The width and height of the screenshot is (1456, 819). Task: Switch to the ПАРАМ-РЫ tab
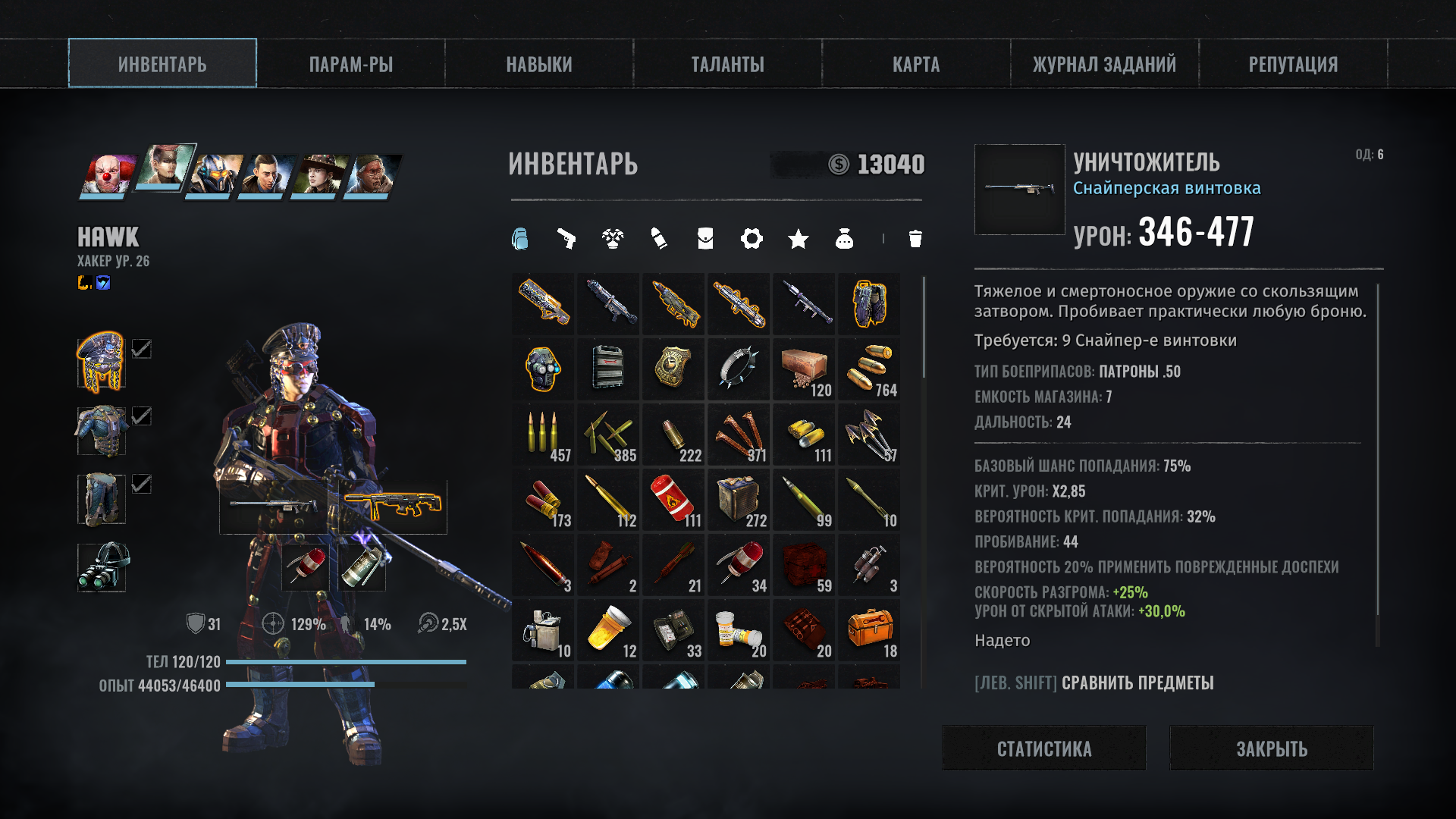pos(350,64)
